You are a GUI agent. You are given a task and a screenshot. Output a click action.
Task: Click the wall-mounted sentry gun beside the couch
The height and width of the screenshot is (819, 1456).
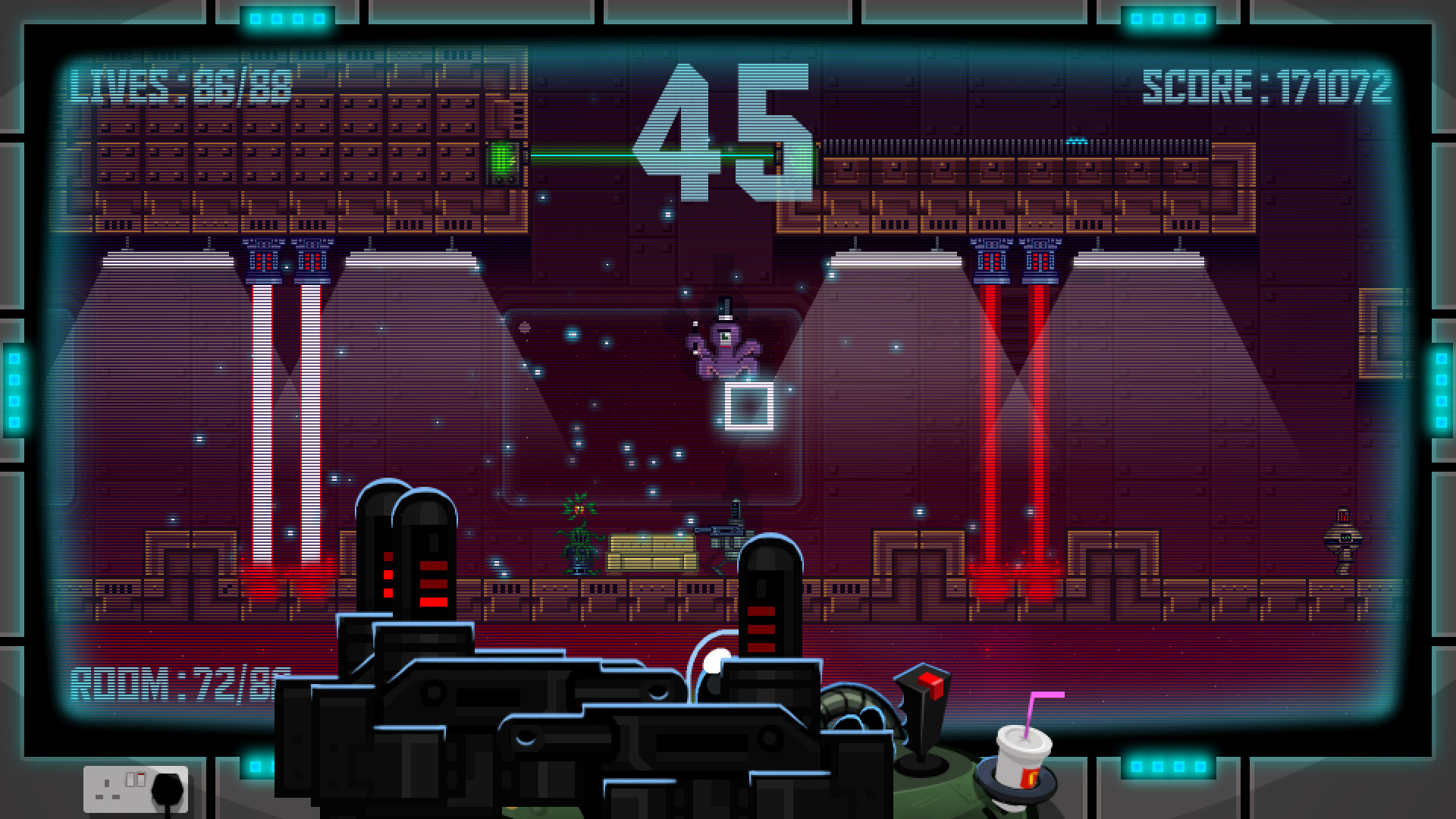pyautogui.click(x=724, y=531)
